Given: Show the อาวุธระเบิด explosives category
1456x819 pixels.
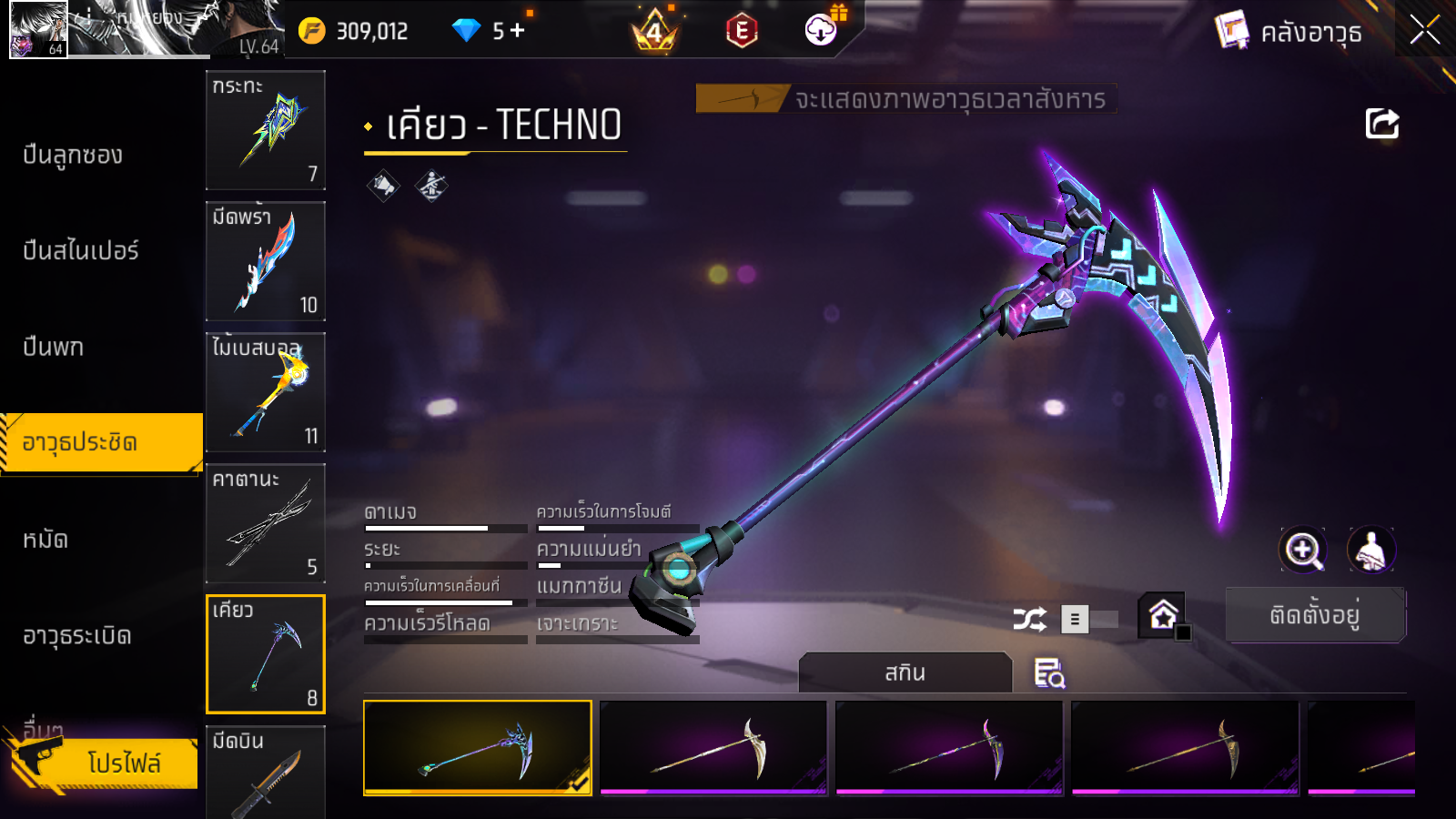Looking at the screenshot, I should pyautogui.click(x=77, y=636).
